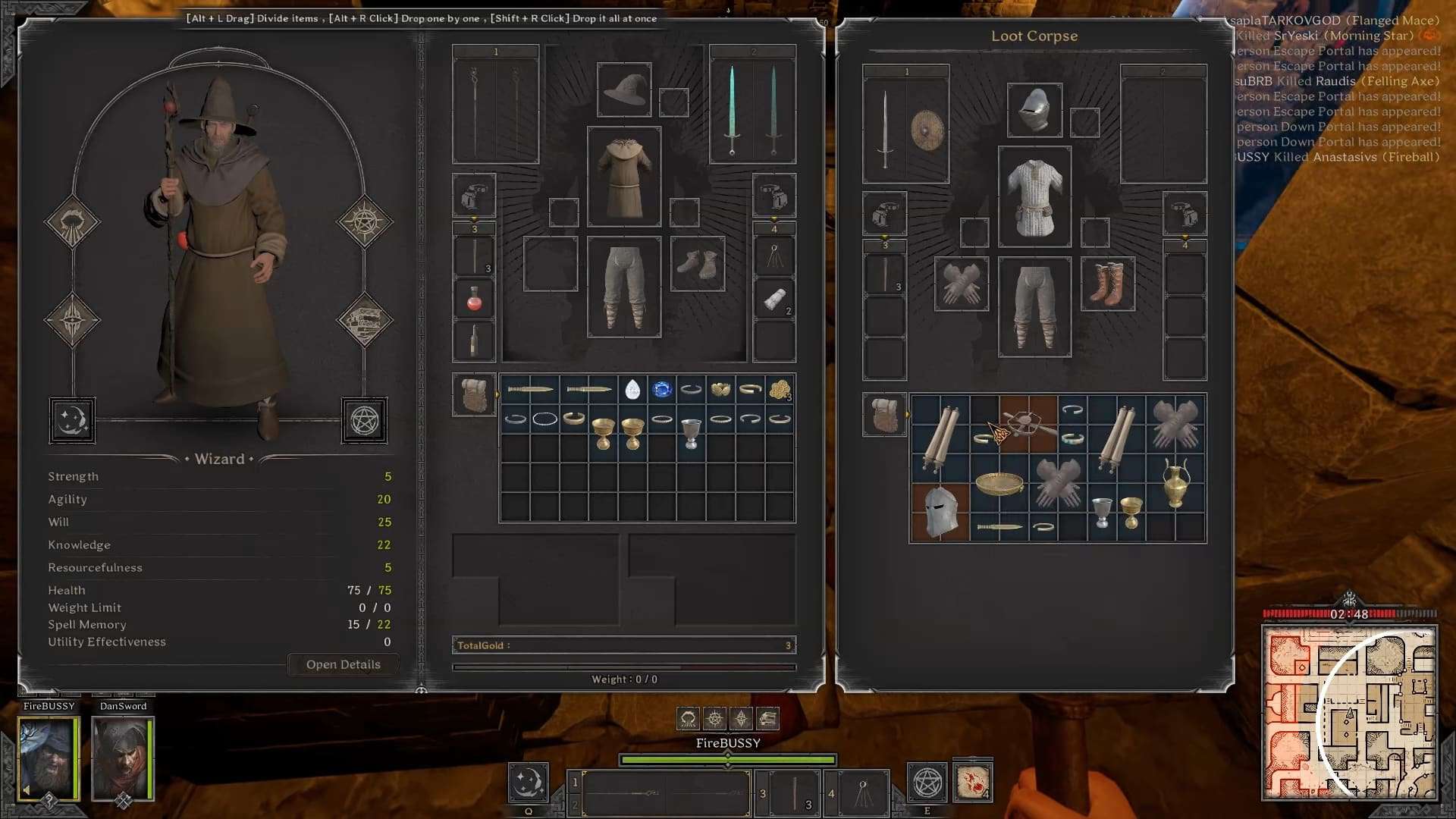The width and height of the screenshot is (1456, 819).
Task: Click the crescent moon skill slot under the character
Action: 72,420
